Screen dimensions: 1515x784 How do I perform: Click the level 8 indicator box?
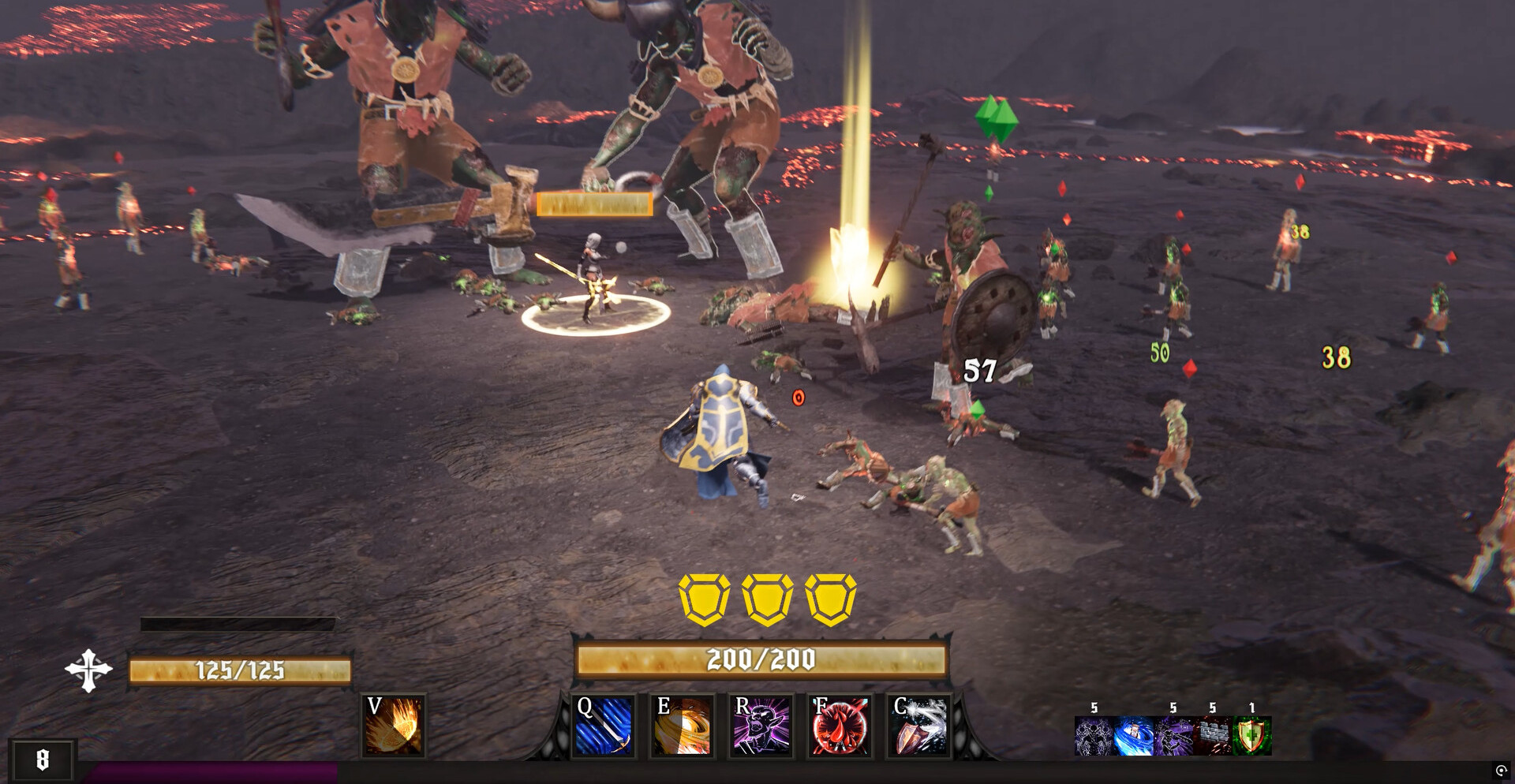point(43,760)
